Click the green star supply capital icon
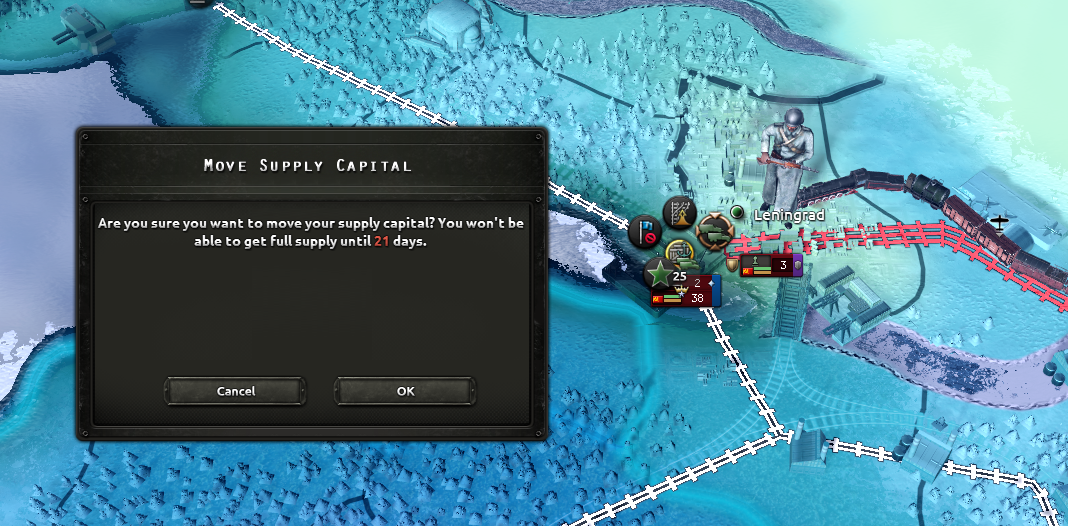1068x526 pixels. pos(659,273)
